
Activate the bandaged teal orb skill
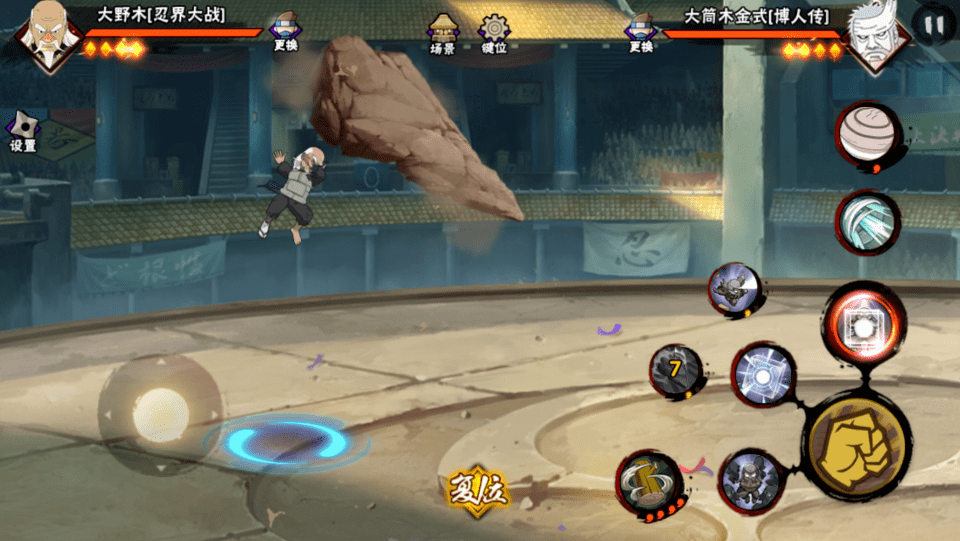pyautogui.click(x=866, y=221)
